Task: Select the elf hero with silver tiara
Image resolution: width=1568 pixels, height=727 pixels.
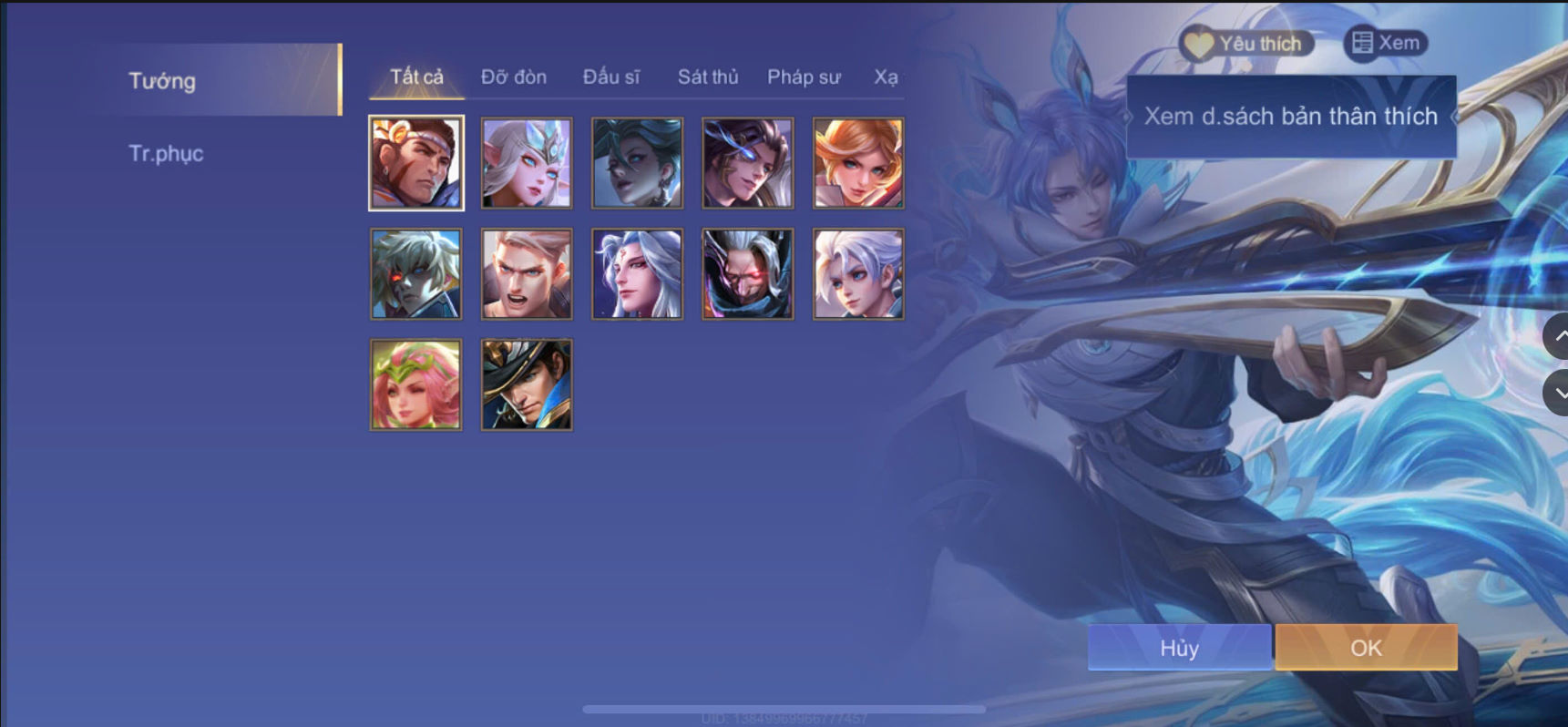Action: [x=527, y=164]
